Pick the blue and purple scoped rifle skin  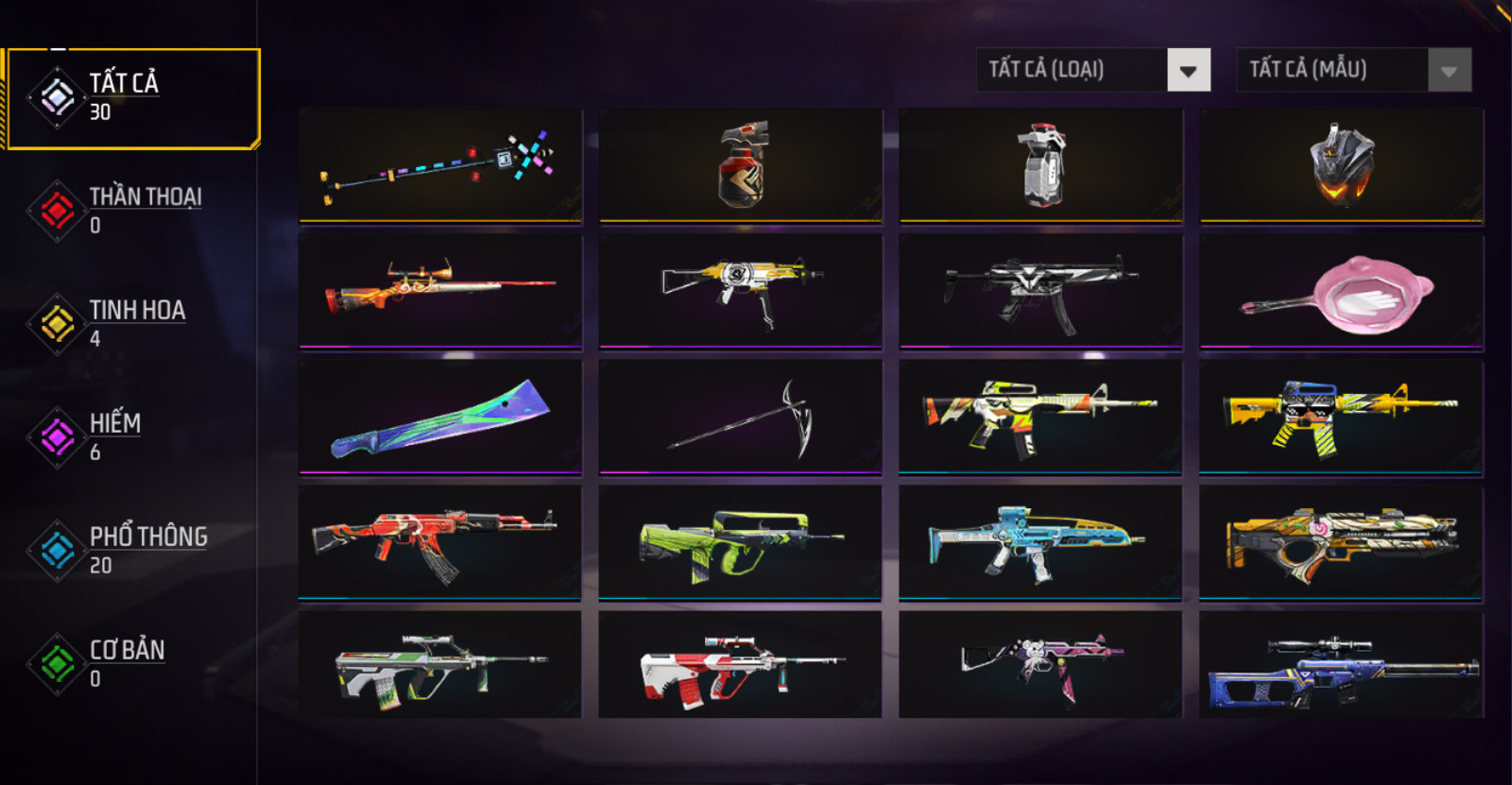tap(1341, 667)
